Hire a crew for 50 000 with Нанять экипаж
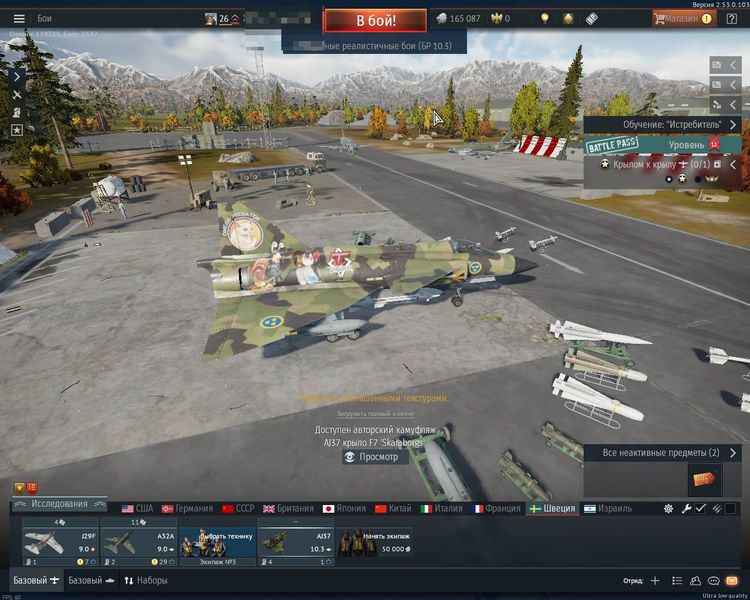This screenshot has height=600, width=750. tap(375, 542)
